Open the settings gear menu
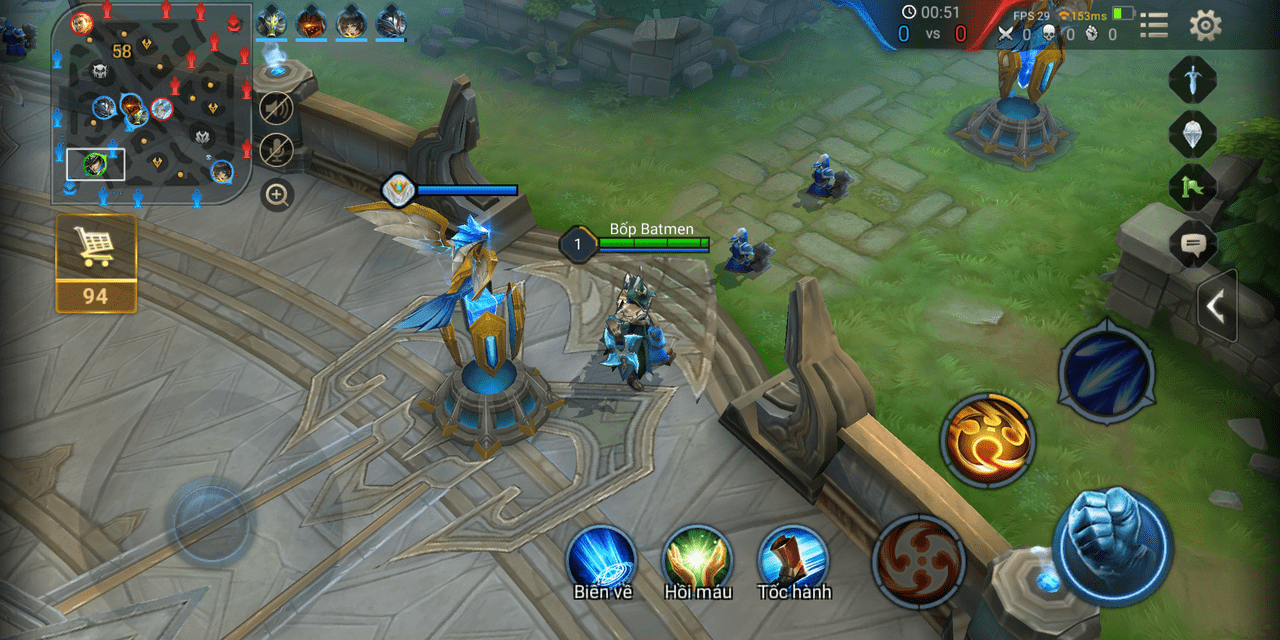The height and width of the screenshot is (640, 1280). [x=1205, y=25]
